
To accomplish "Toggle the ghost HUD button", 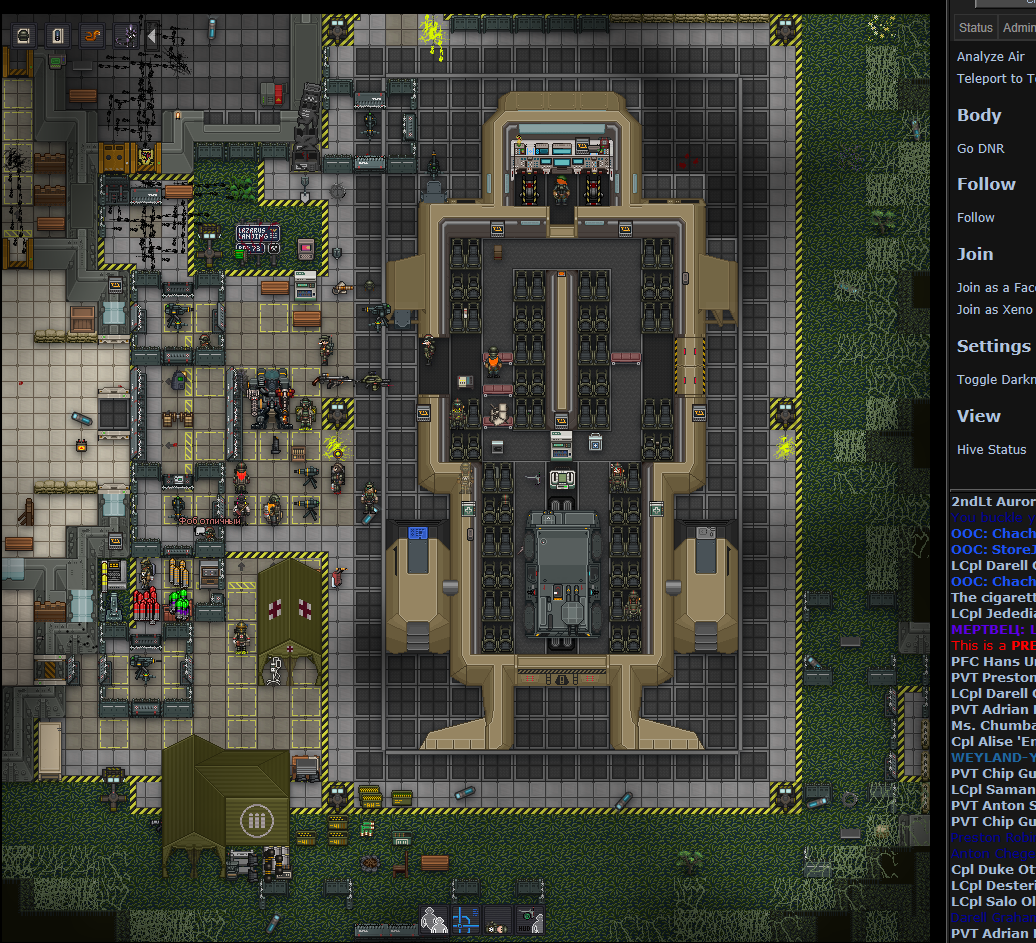I will 530,920.
